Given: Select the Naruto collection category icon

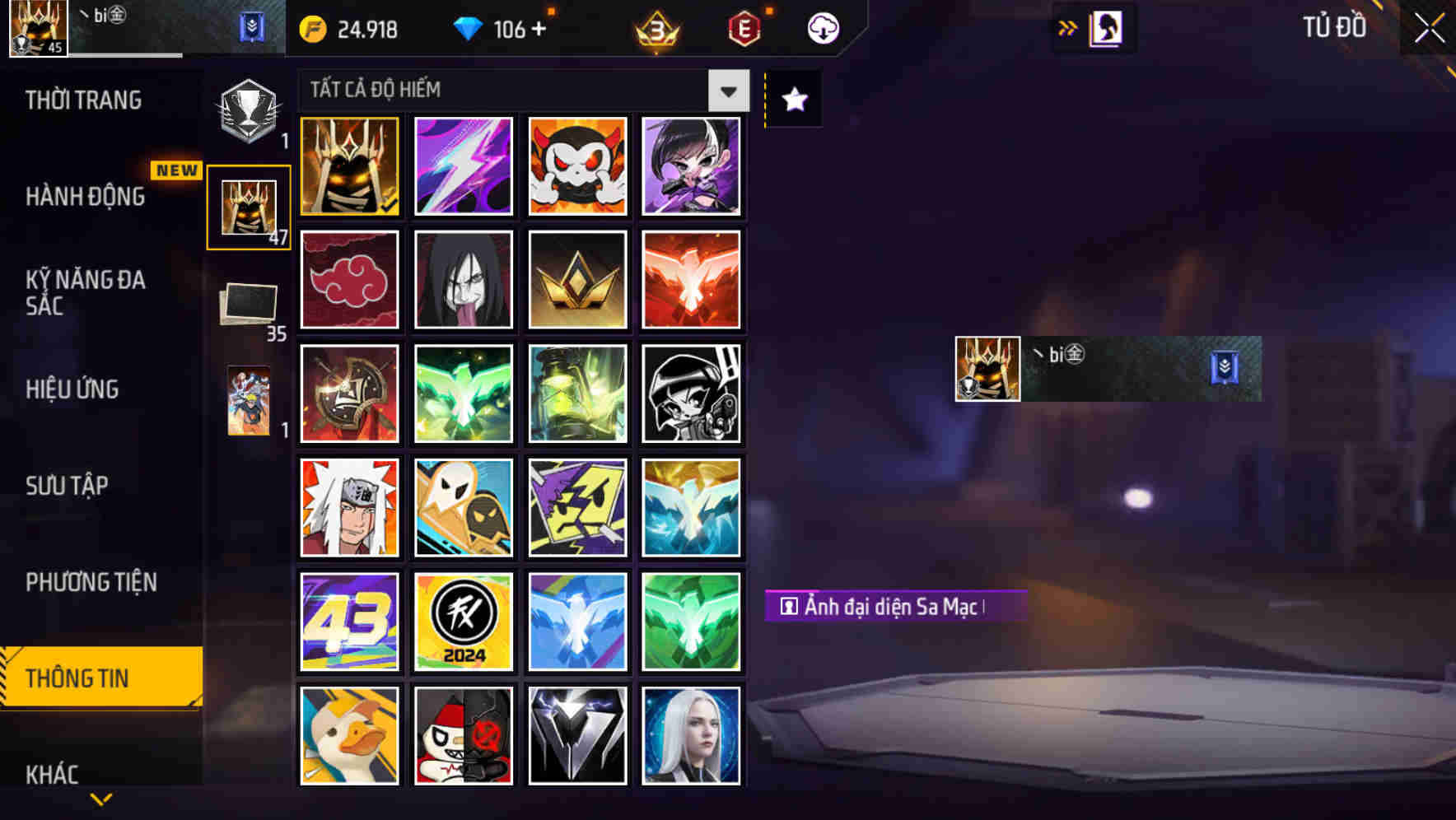Looking at the screenshot, I should [x=249, y=401].
